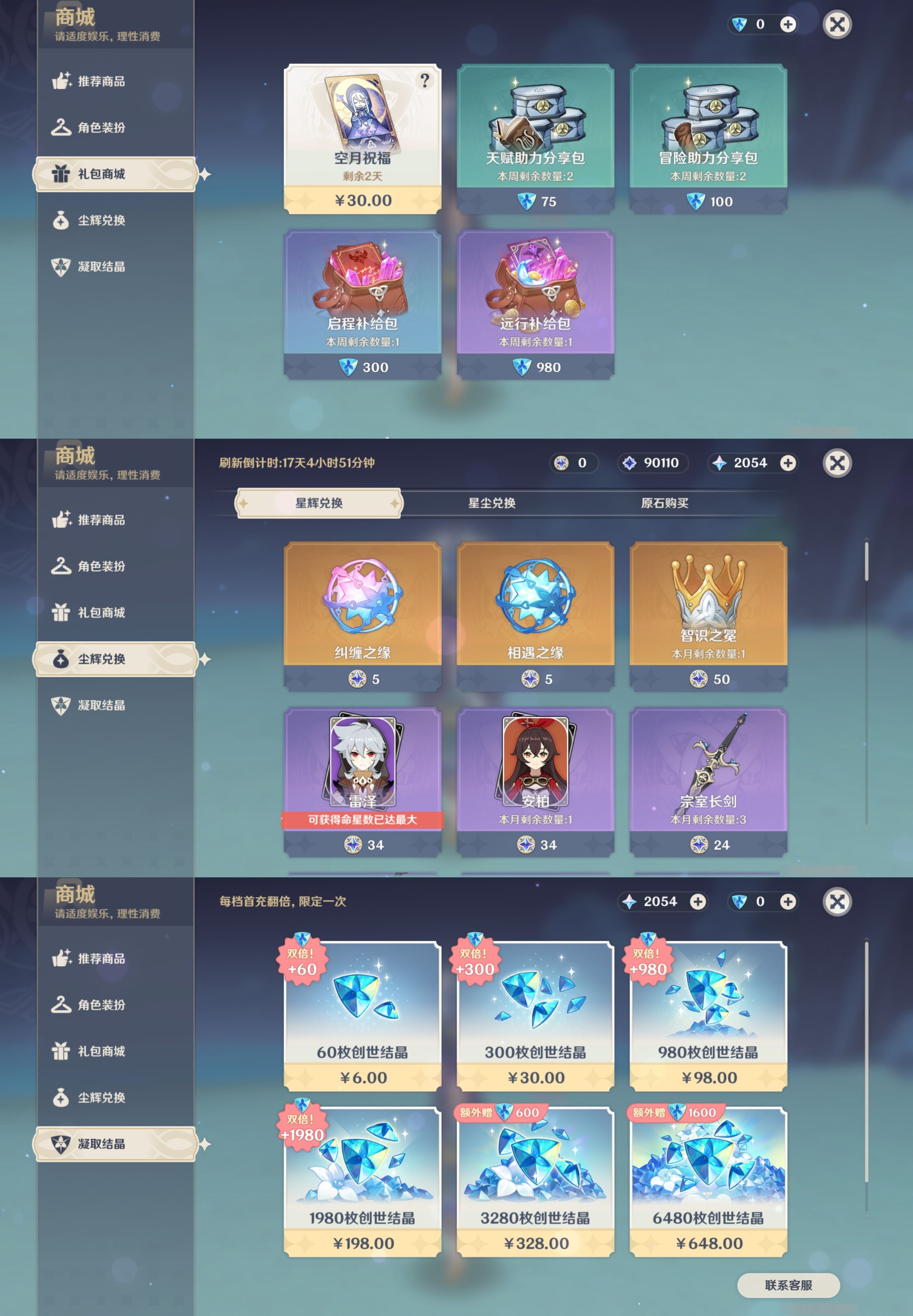913x1316 pixels.
Task: Open the 礼包商城 gift shop section
Action: tap(115, 174)
